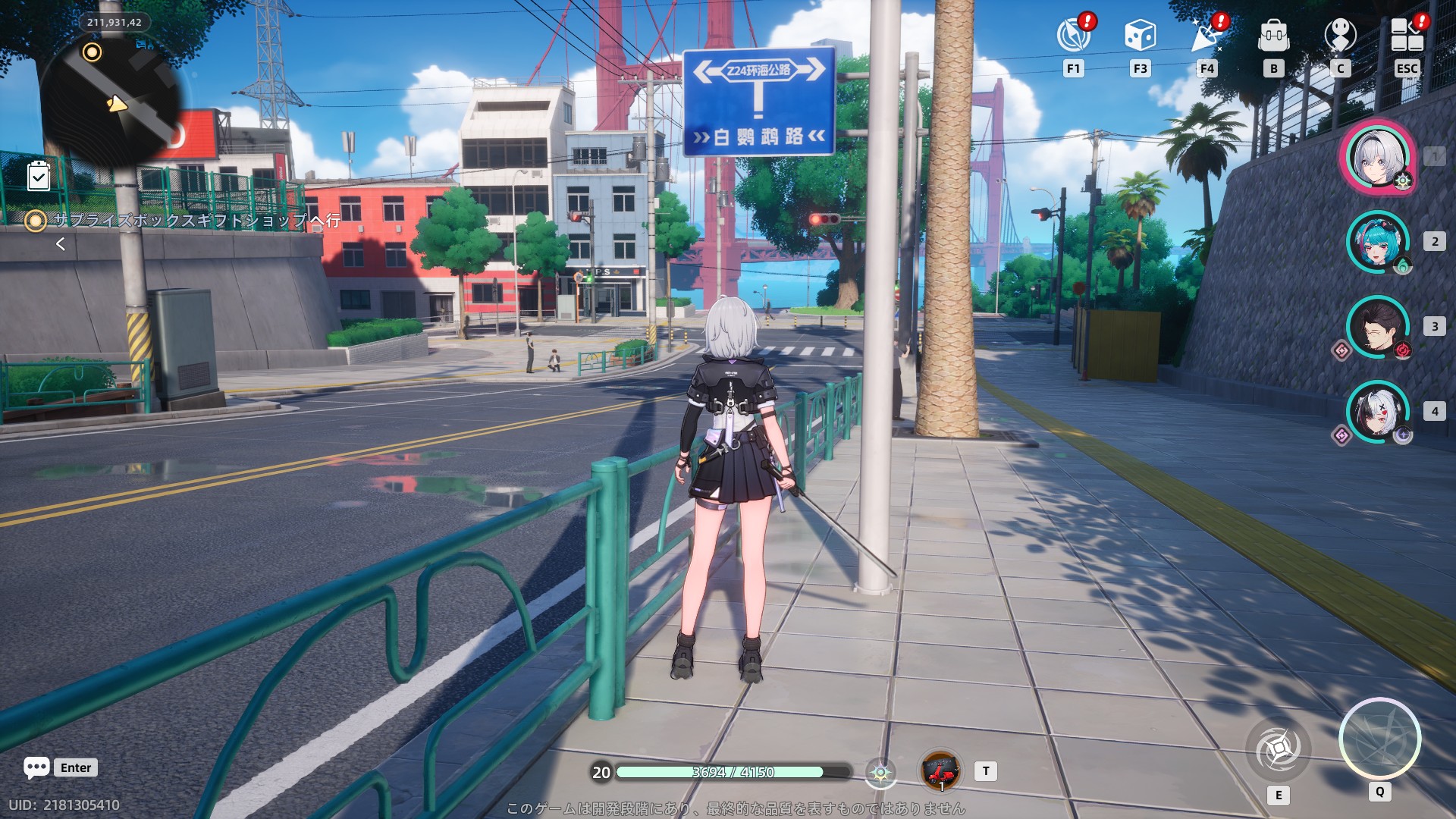Collapse the quest tracker arrow
1456x819 pixels.
coord(61,244)
